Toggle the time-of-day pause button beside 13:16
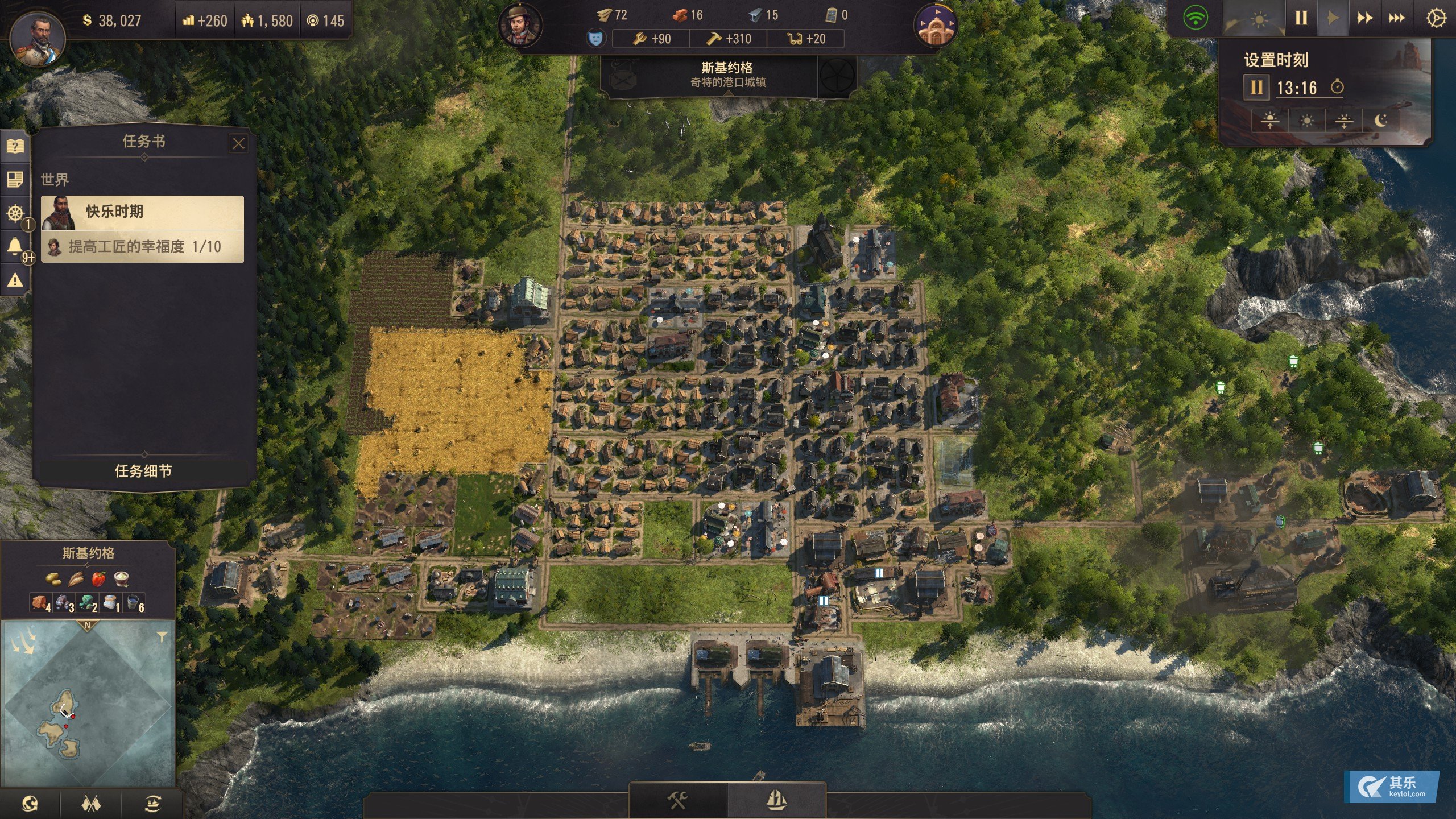This screenshot has height=819, width=1456. click(x=1256, y=88)
